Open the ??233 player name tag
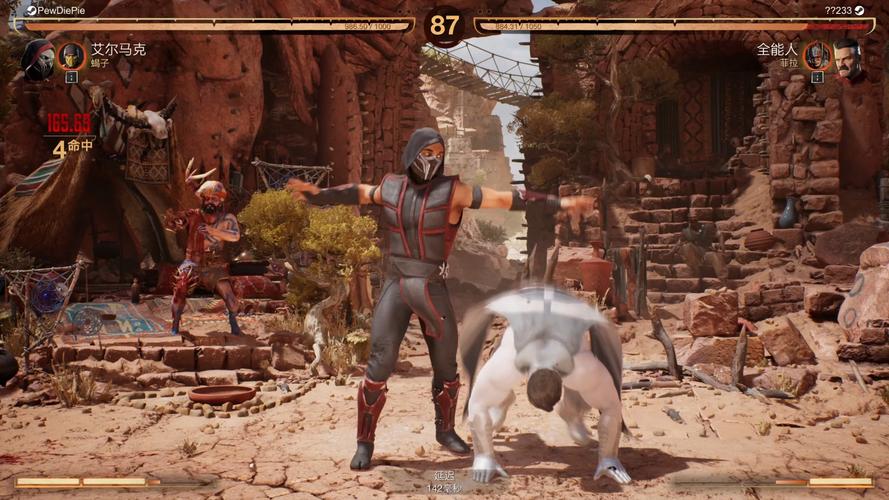Viewport: 889px width, 500px height. click(x=838, y=10)
